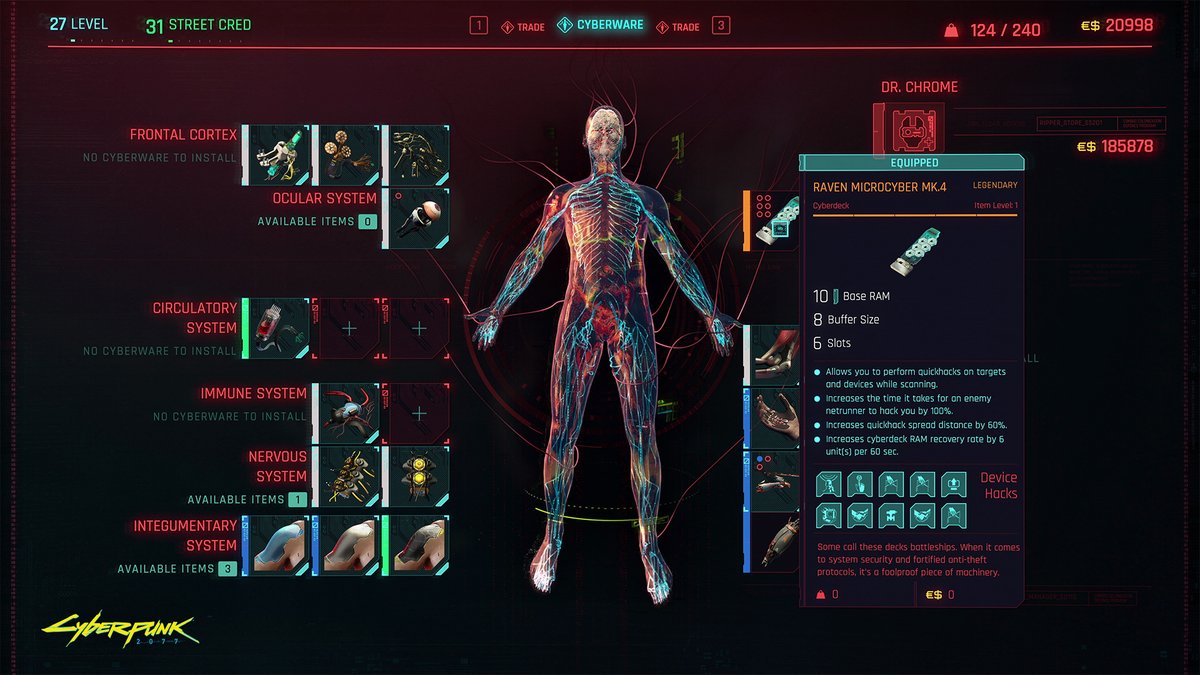Select the Ocular System eye implant slot
This screenshot has width=1200, height=675.
pos(415,218)
